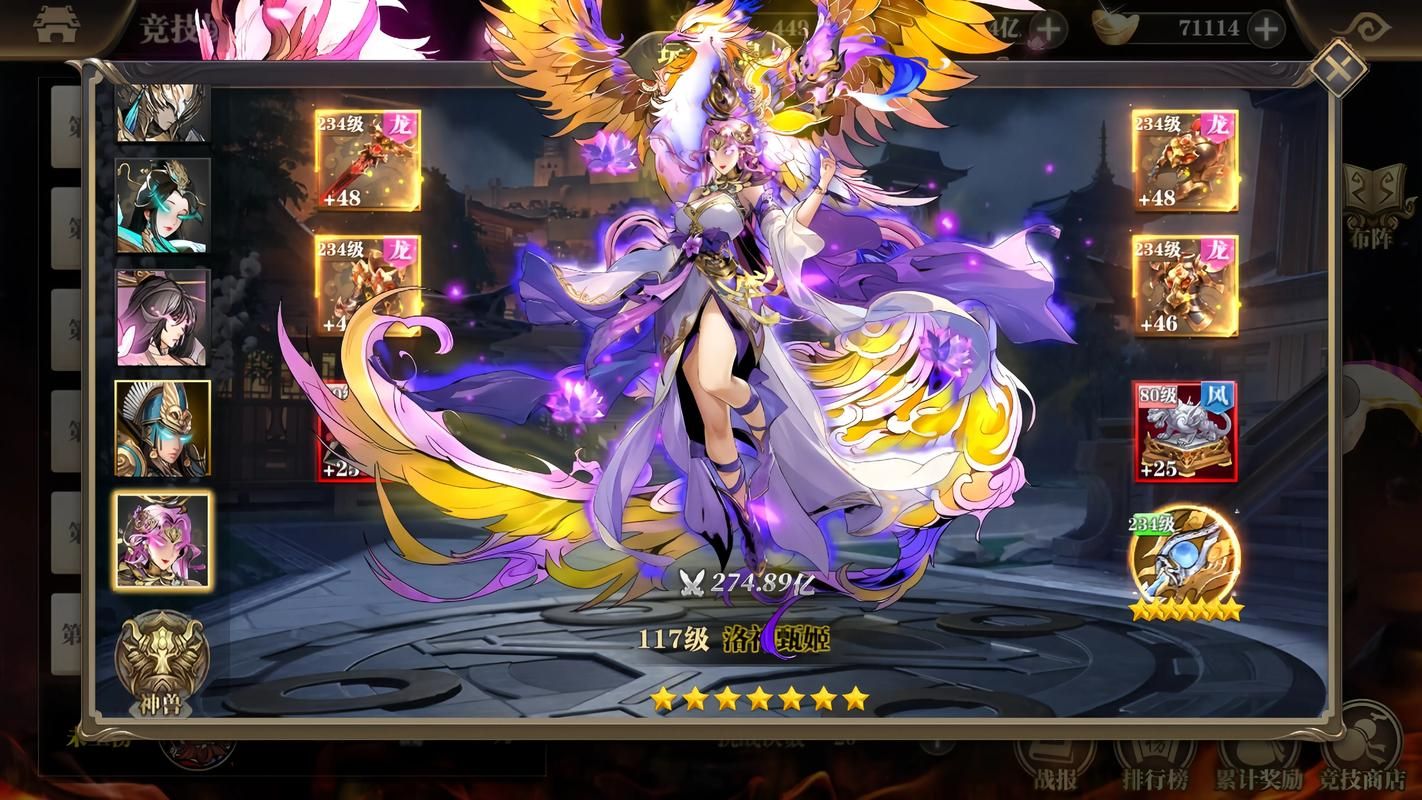Select the silver beast statue slot
The width and height of the screenshot is (1422, 800).
point(1184,430)
